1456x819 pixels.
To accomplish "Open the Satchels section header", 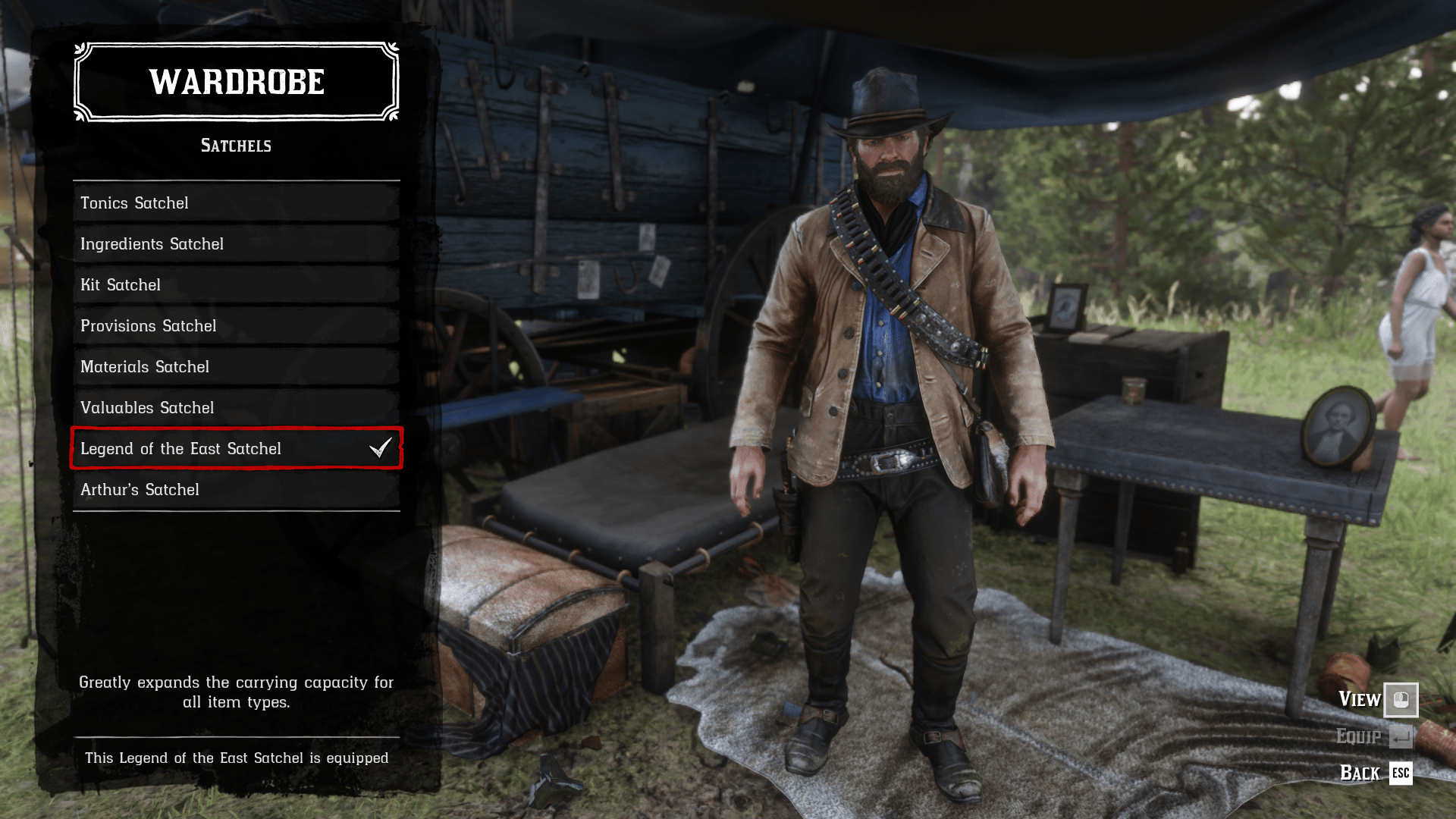I will pos(235,146).
